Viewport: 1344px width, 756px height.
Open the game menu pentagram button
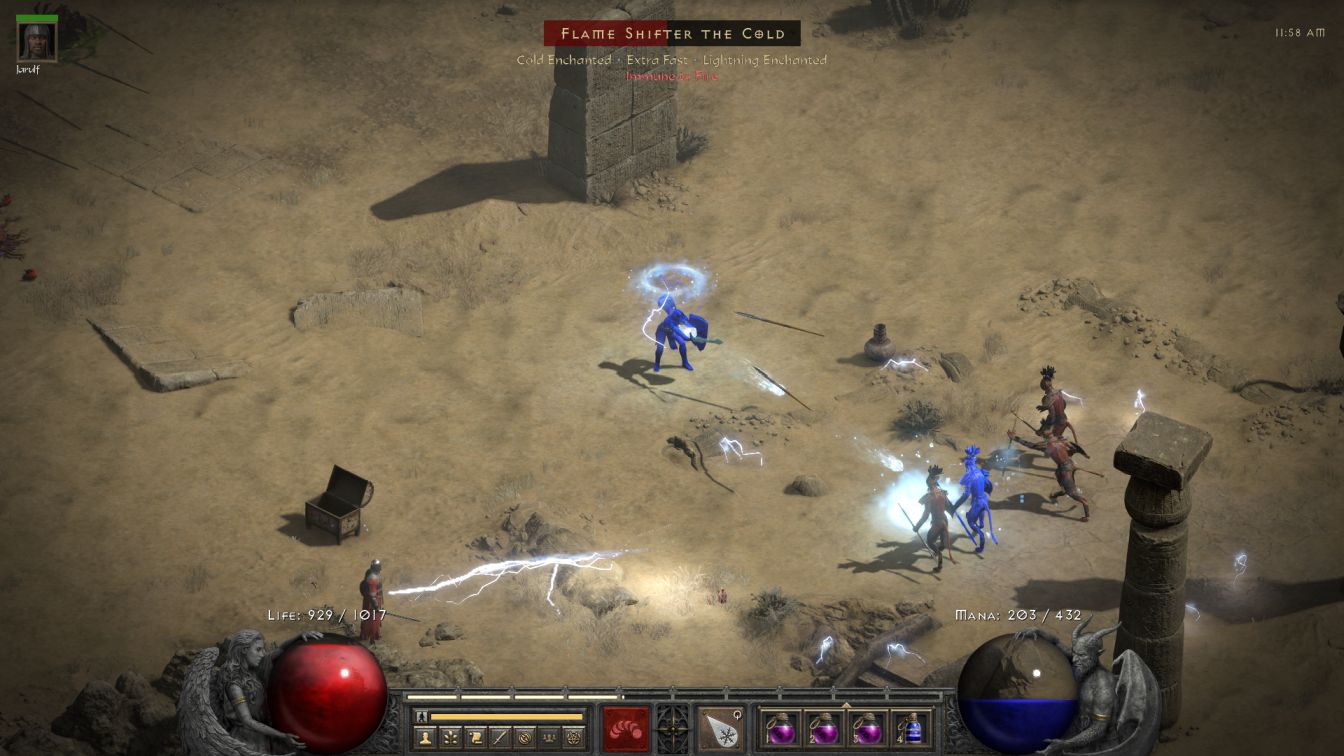(x=574, y=738)
